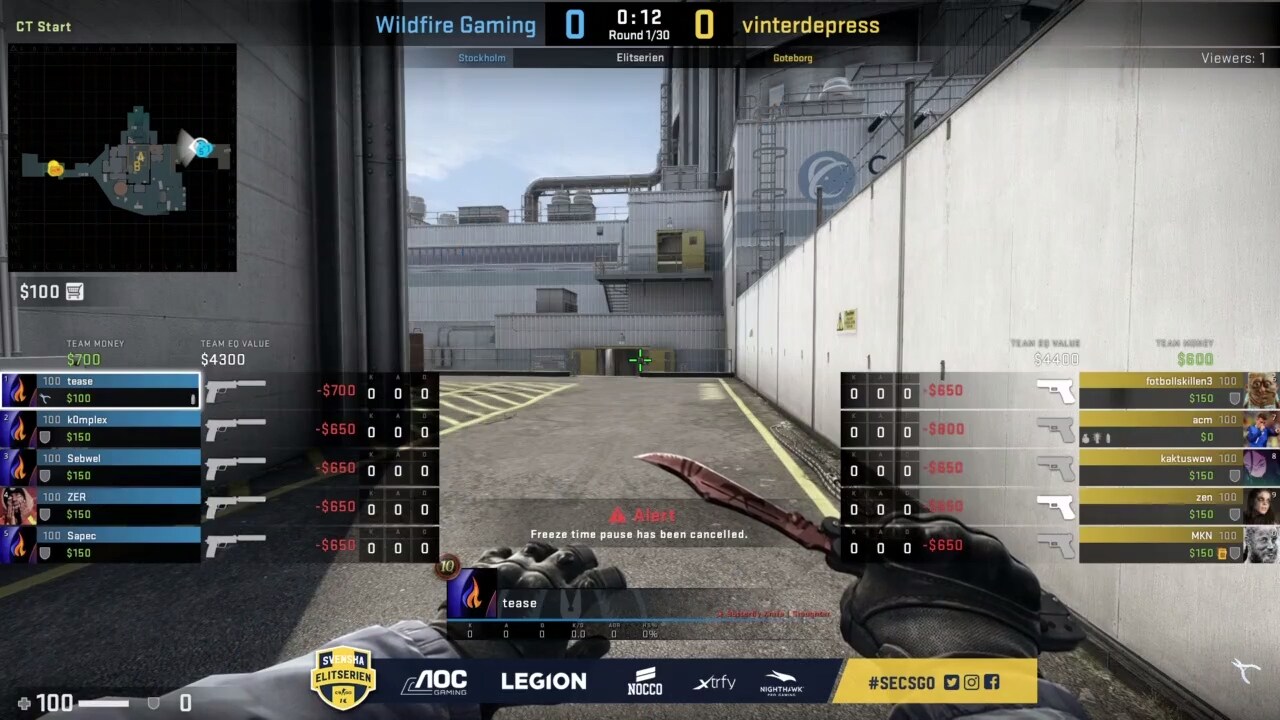
Task: Click the grenade icons under acm's name
Action: [1096, 437]
